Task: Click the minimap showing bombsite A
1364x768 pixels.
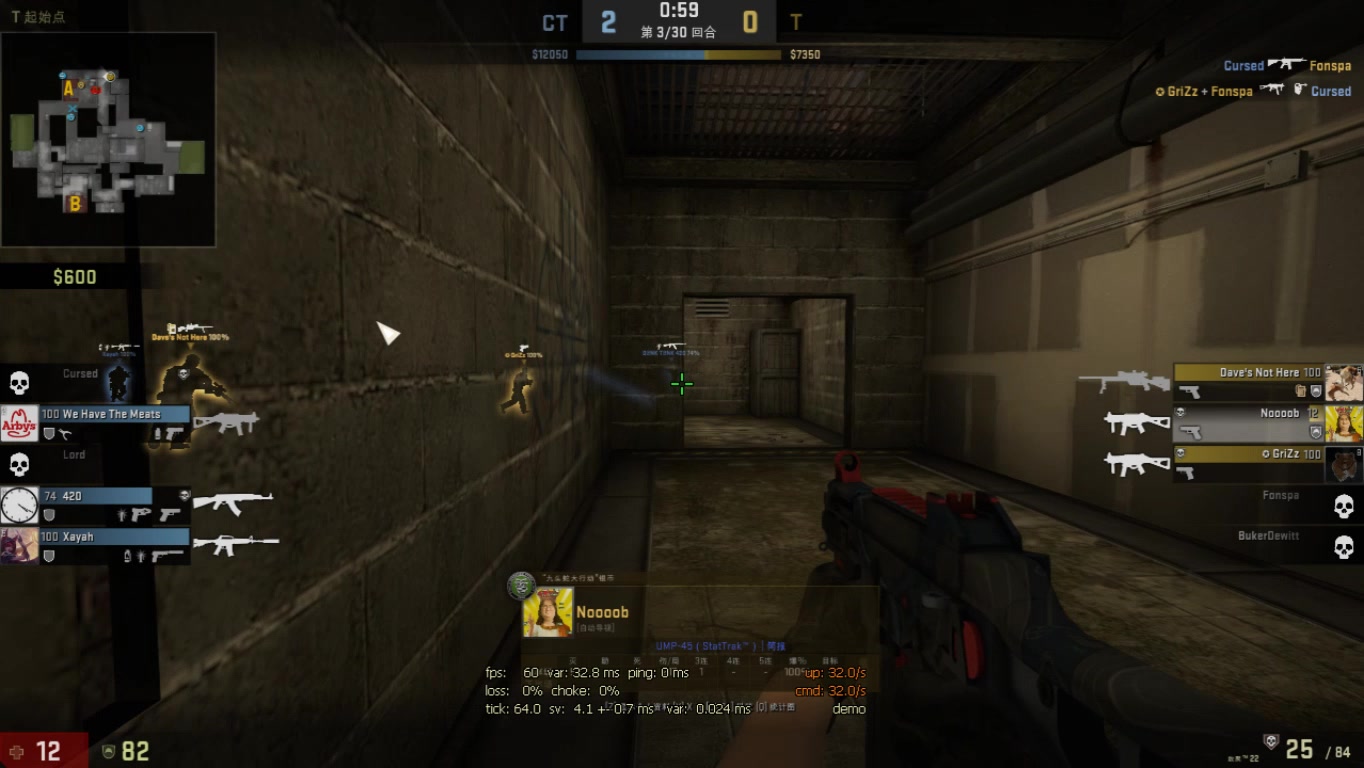Action: pyautogui.click(x=69, y=90)
